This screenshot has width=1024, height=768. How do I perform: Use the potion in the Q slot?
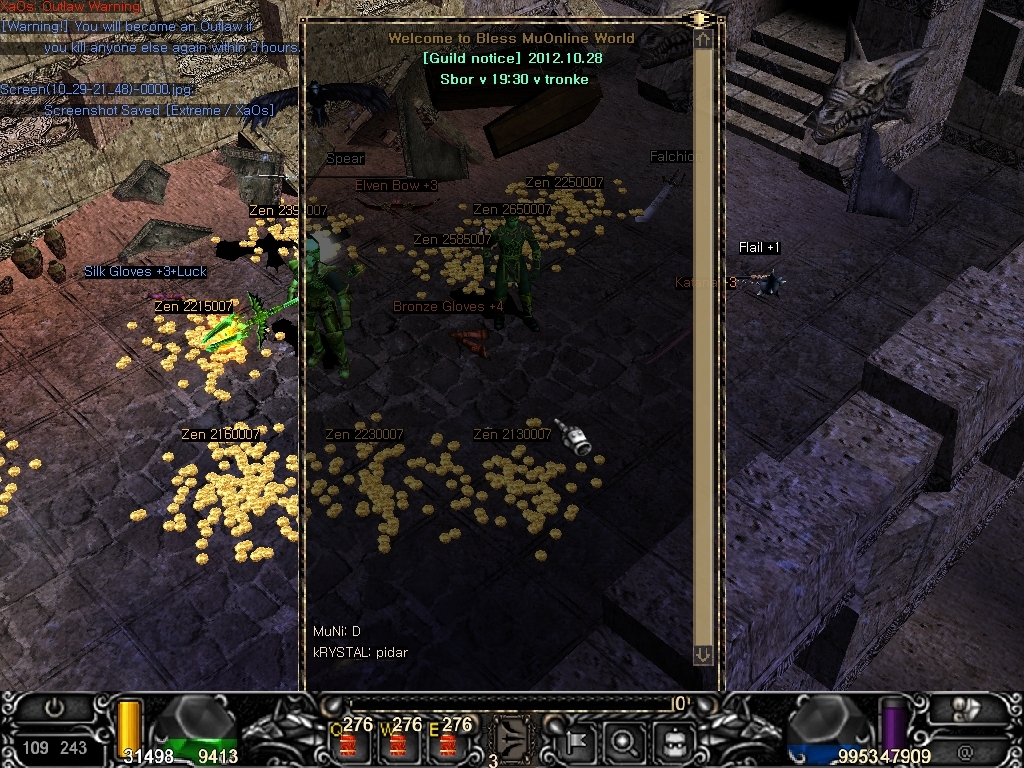click(350, 742)
